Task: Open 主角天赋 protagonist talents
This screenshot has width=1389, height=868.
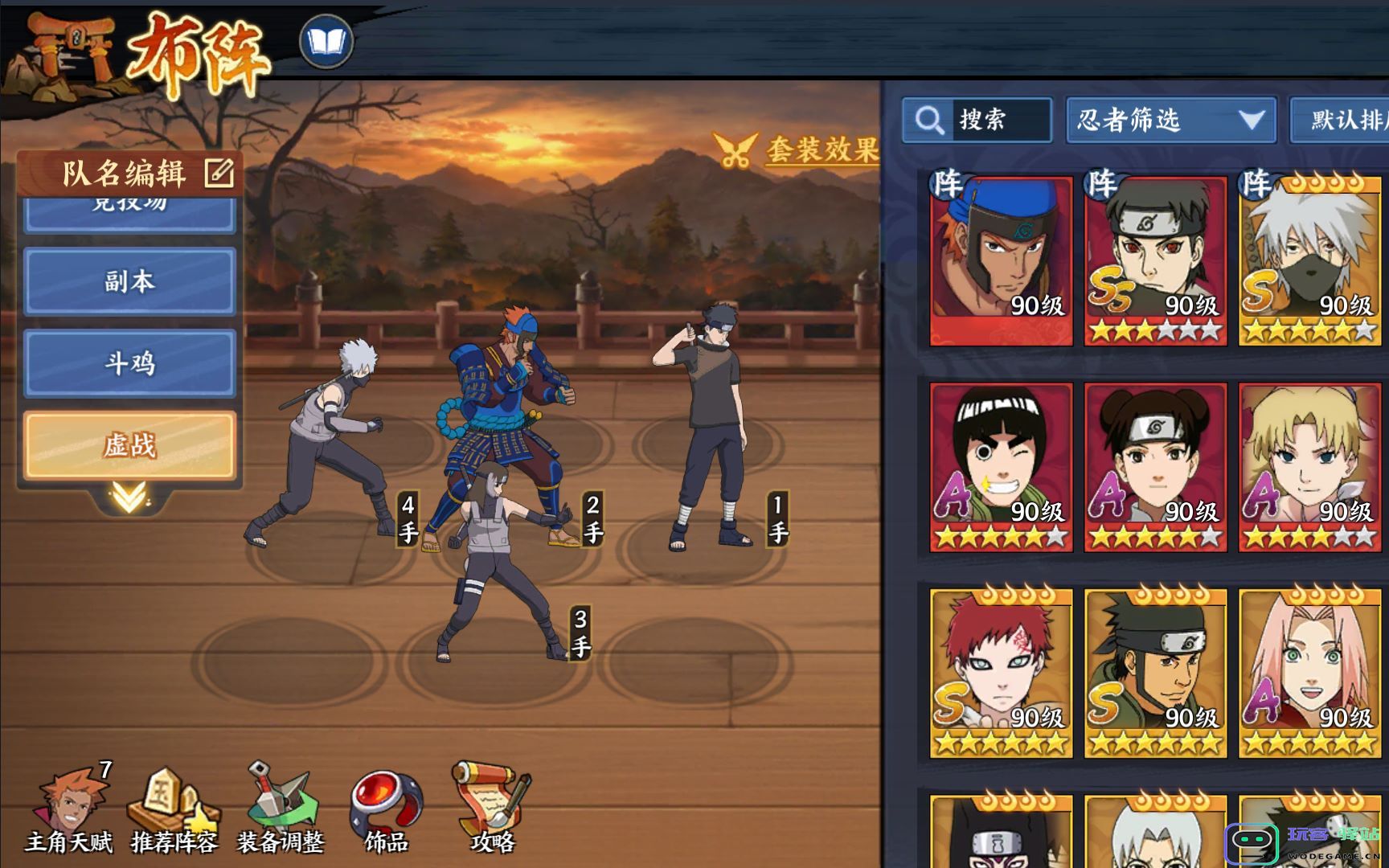Action: pos(69,809)
